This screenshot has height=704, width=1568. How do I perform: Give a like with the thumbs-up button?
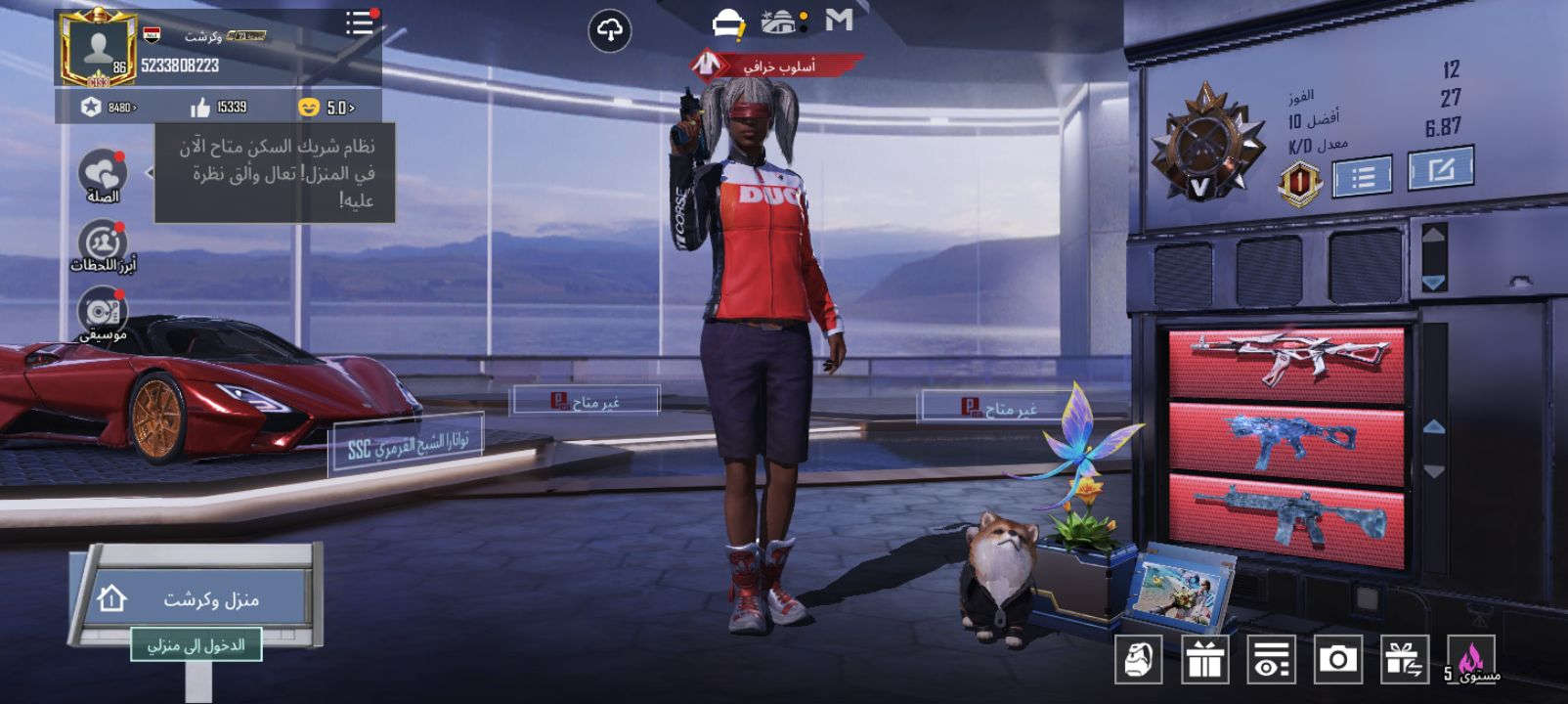(x=200, y=107)
